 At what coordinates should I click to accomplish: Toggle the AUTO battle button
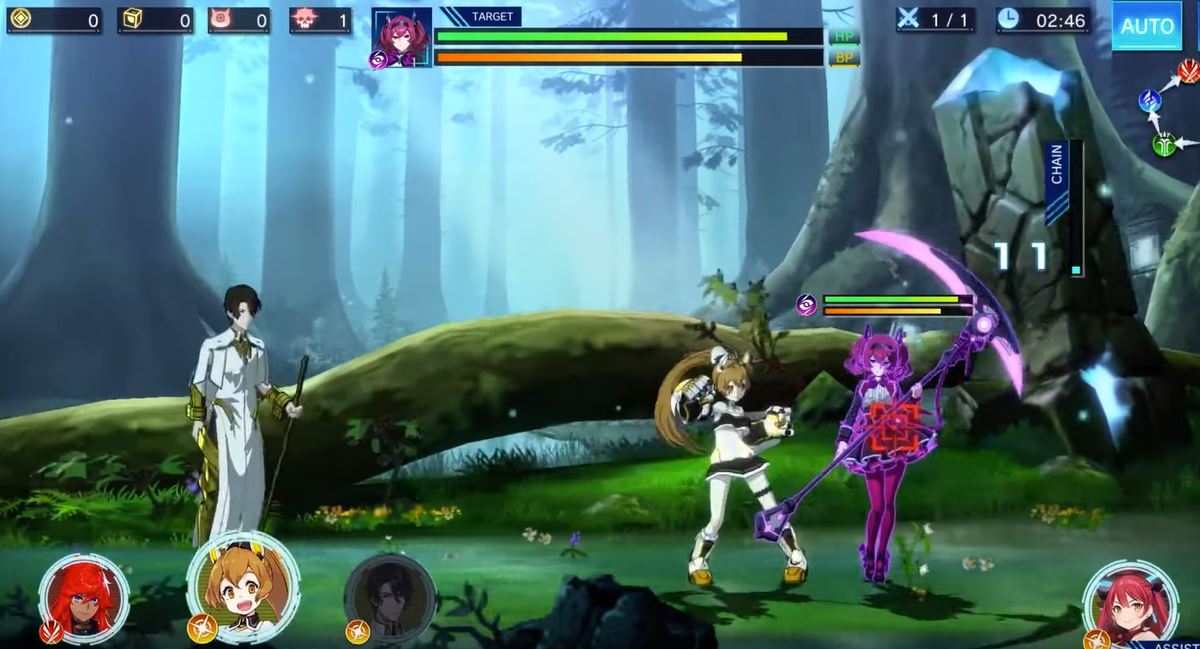1146,26
